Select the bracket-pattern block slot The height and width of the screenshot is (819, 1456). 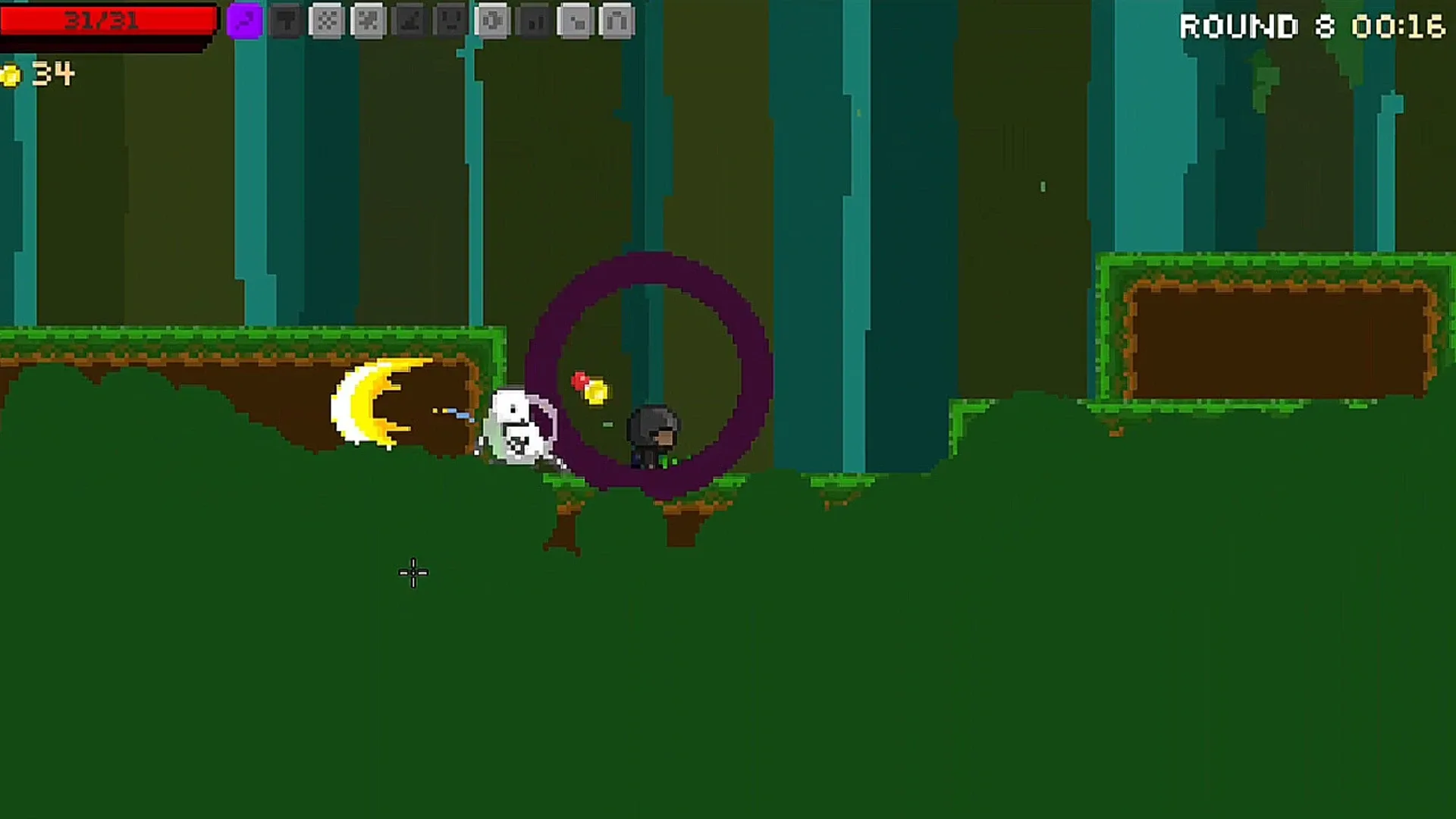tap(494, 21)
